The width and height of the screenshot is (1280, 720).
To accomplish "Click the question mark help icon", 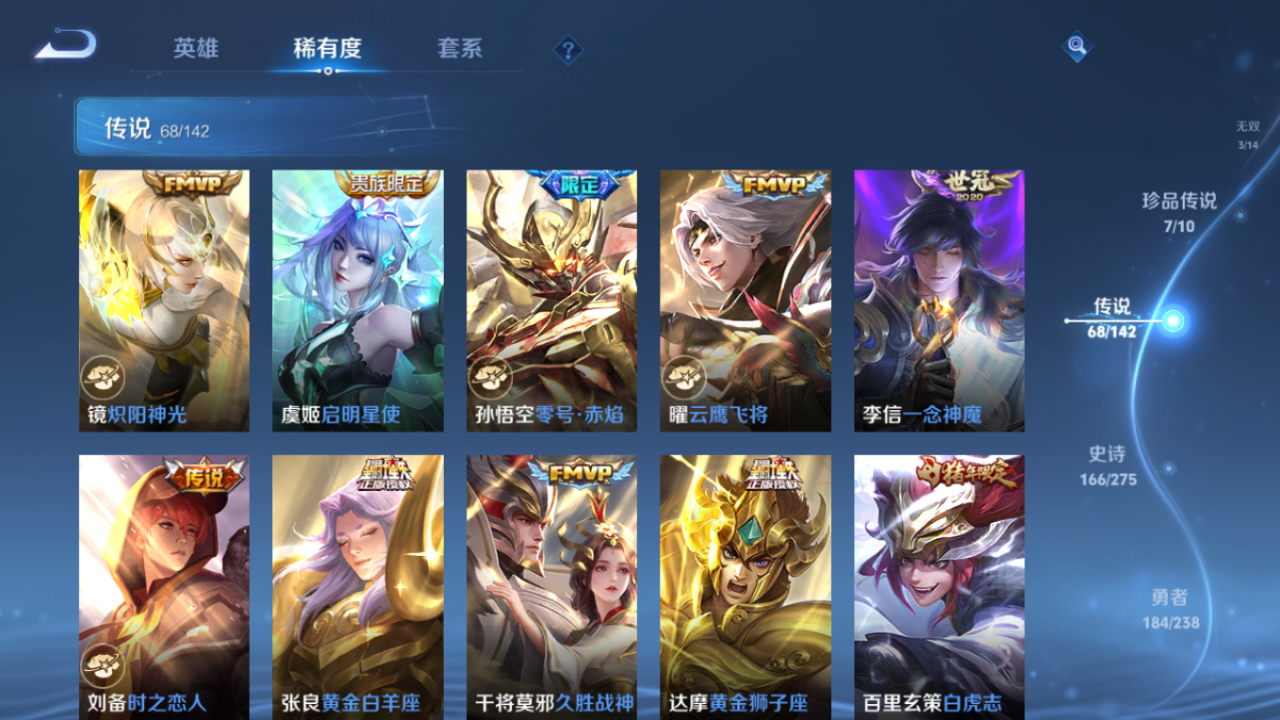I will click(x=566, y=47).
